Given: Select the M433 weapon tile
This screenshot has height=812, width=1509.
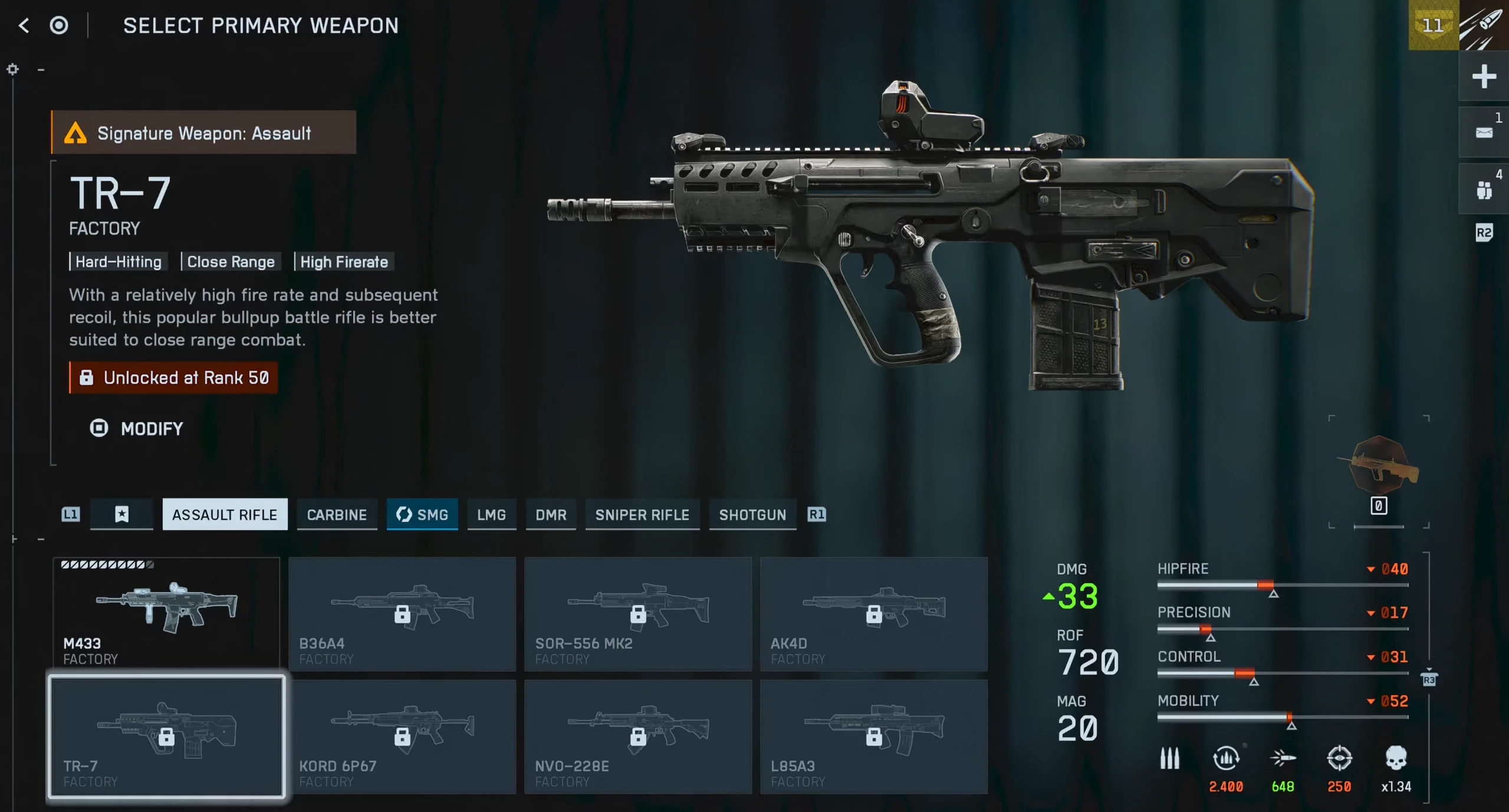Looking at the screenshot, I should pyautogui.click(x=166, y=613).
